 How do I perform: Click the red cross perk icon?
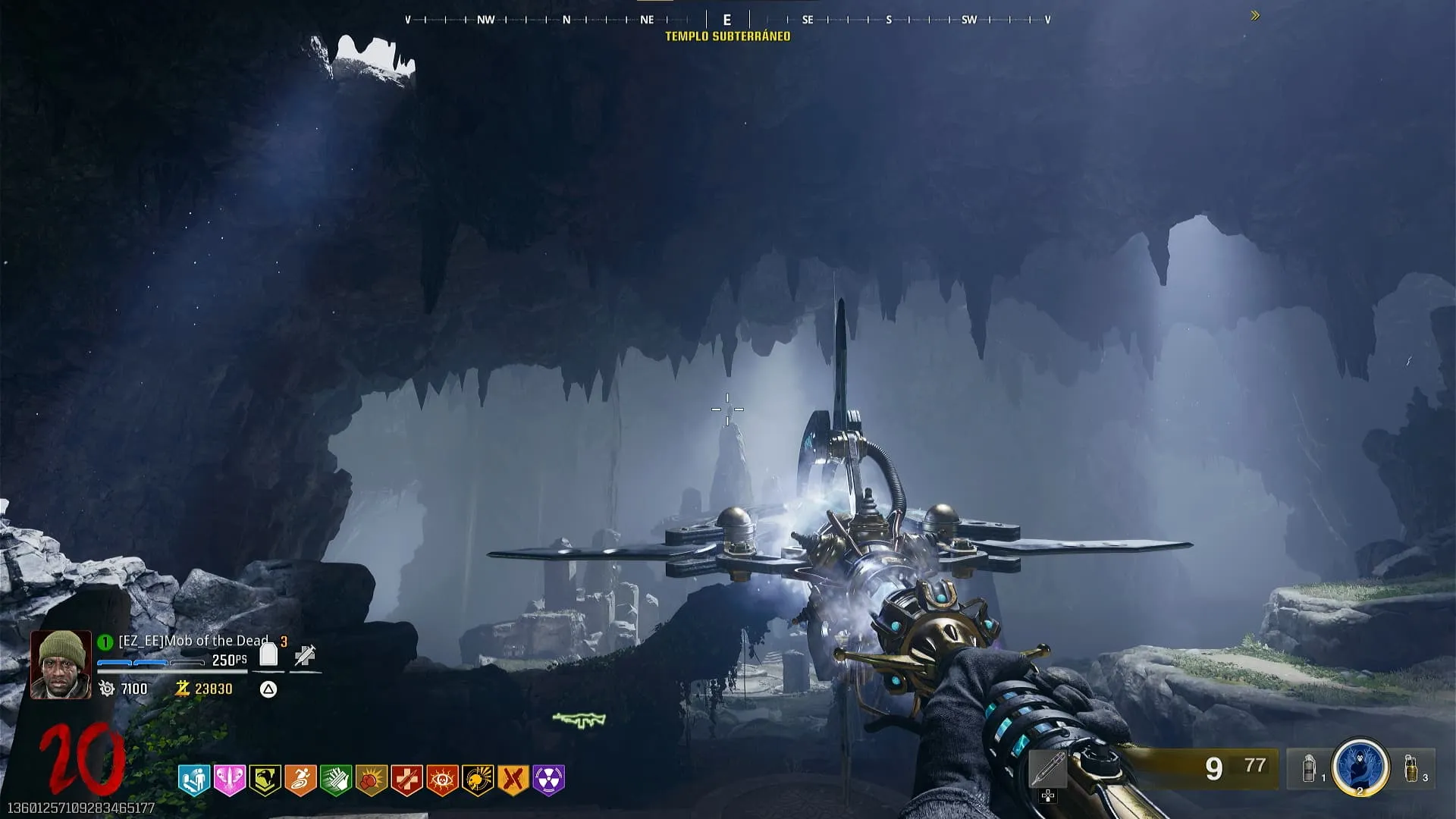coord(406,780)
